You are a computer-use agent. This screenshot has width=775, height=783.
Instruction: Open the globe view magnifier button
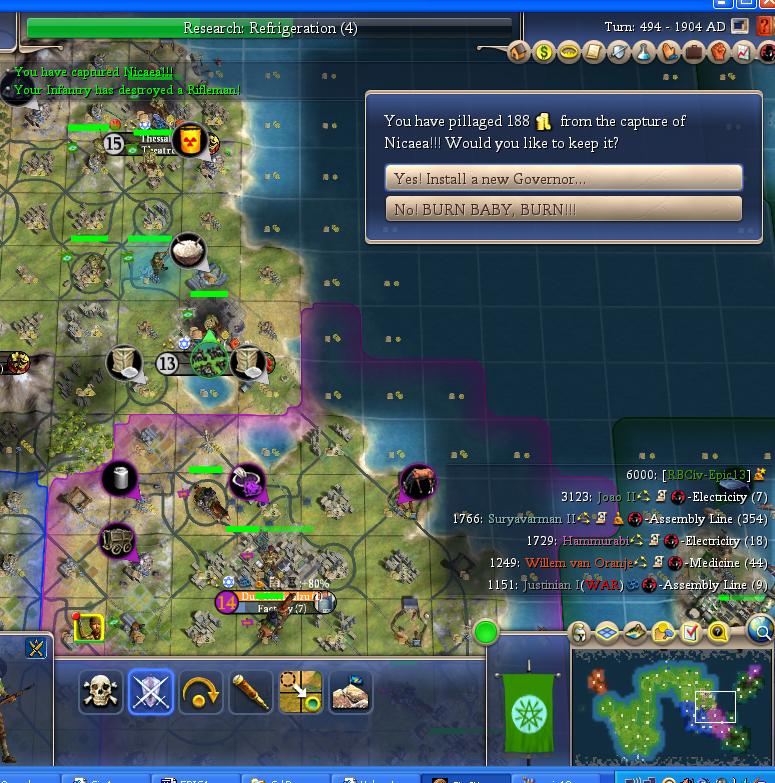click(x=761, y=630)
